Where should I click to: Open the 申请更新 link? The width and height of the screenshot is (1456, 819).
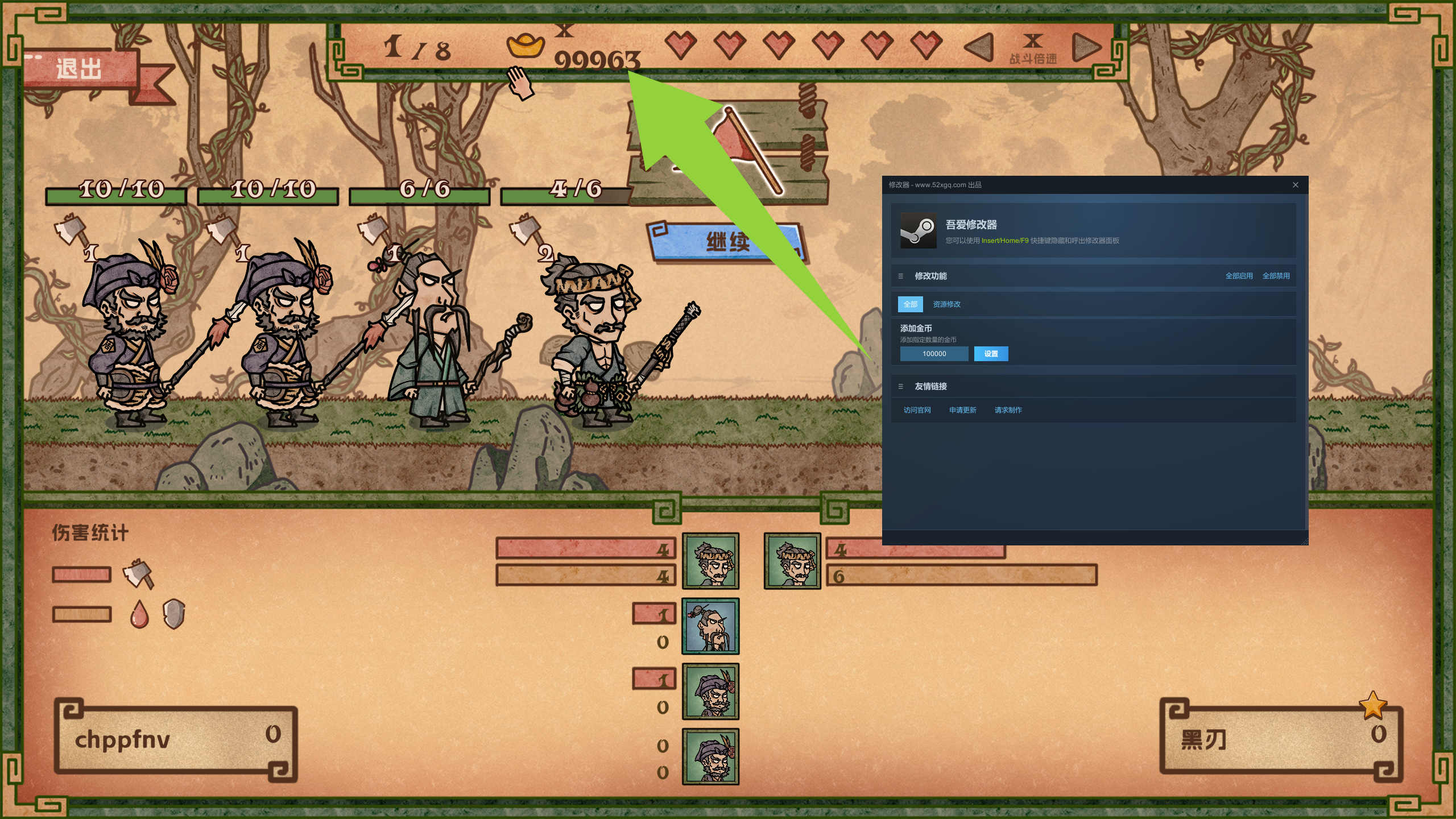tap(962, 410)
